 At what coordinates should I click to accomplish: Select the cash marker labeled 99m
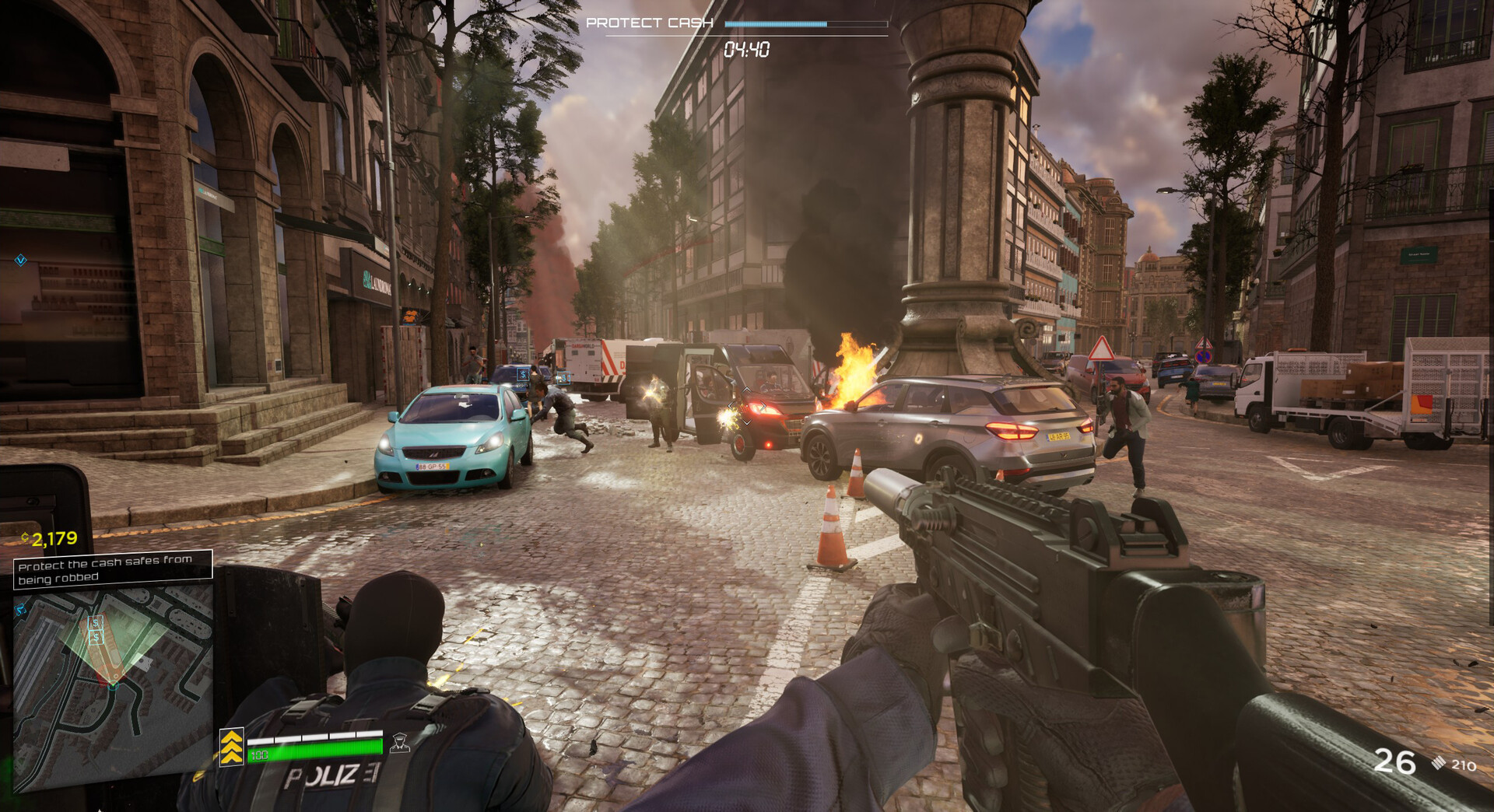click(524, 375)
